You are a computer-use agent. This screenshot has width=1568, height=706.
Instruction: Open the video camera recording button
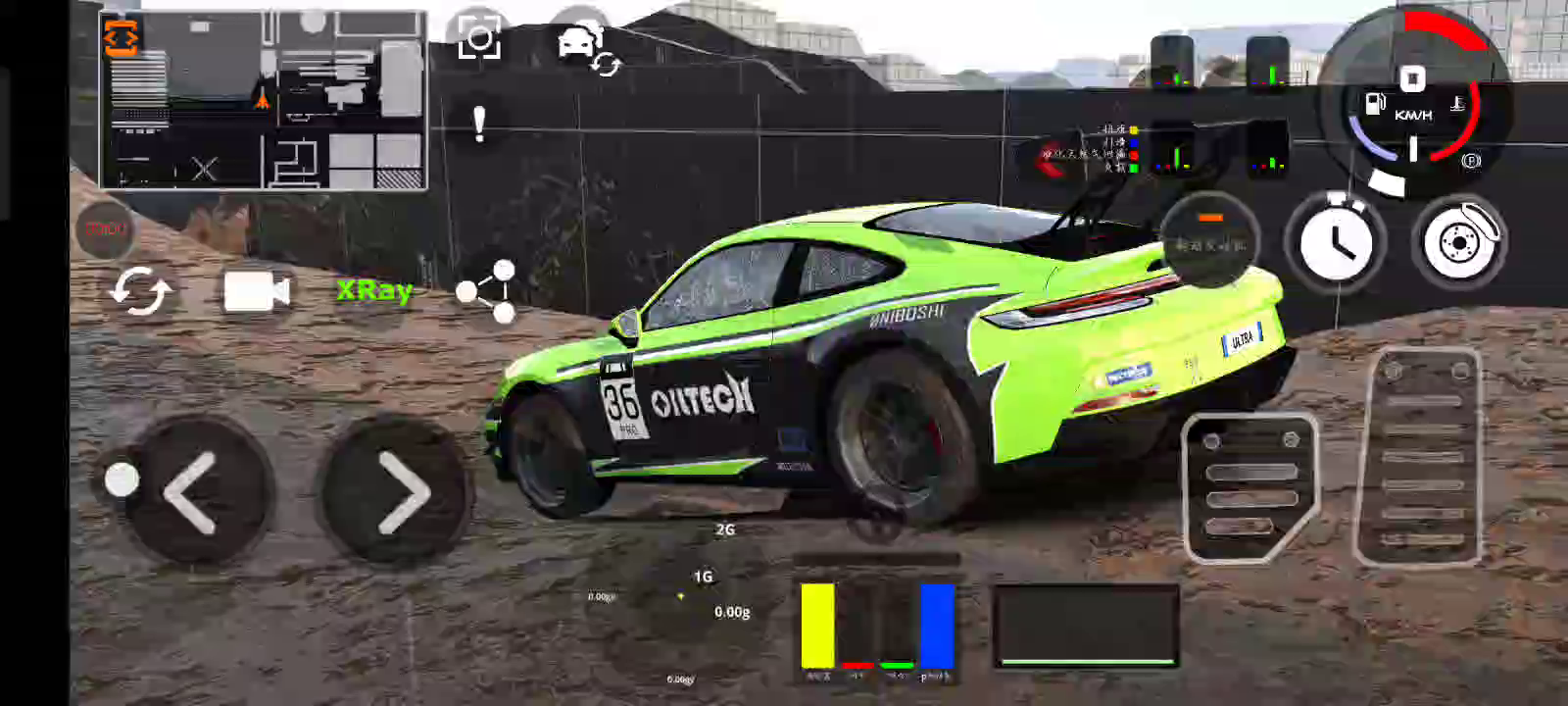[256, 292]
